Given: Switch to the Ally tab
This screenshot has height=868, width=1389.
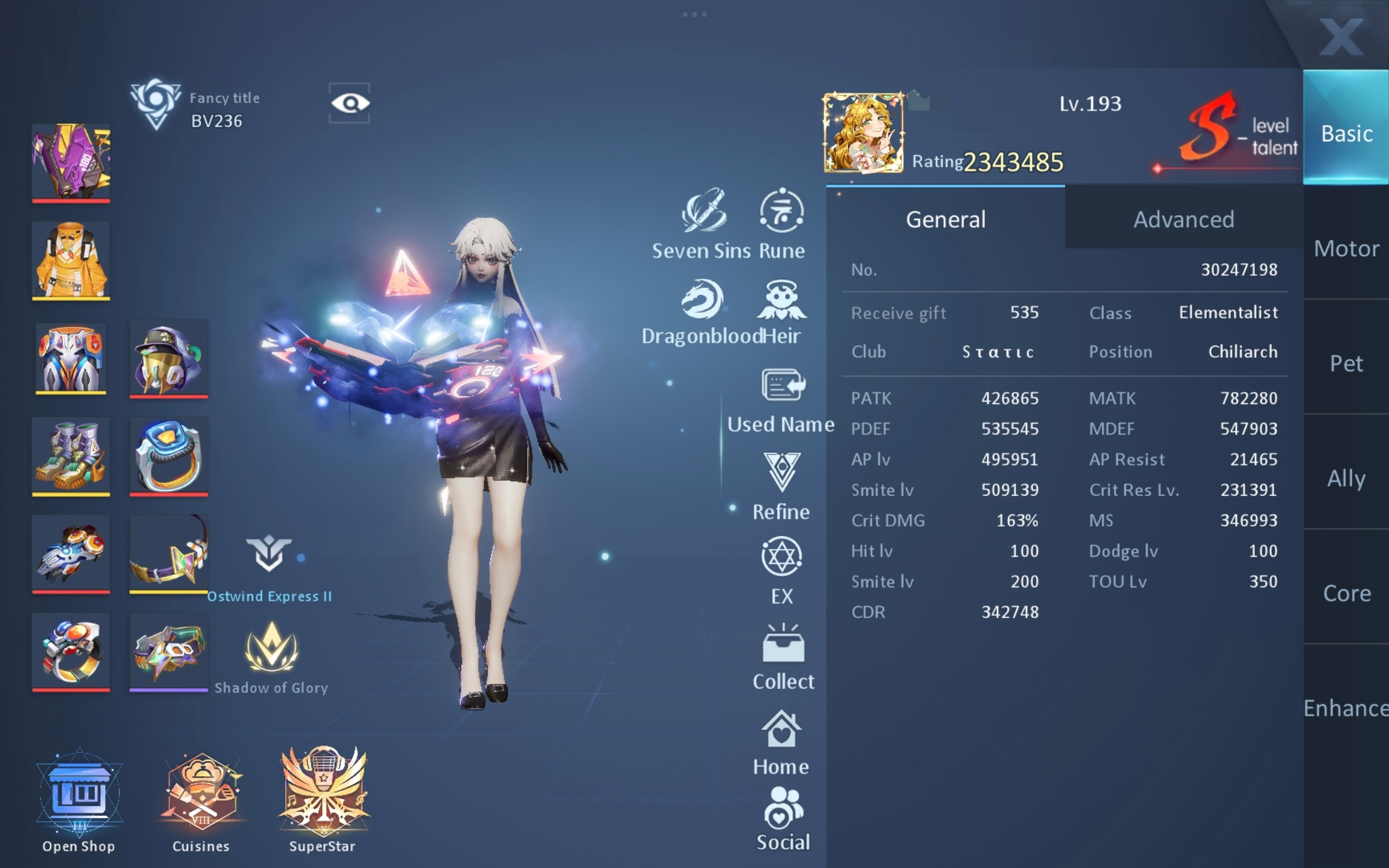Looking at the screenshot, I should click(1346, 478).
